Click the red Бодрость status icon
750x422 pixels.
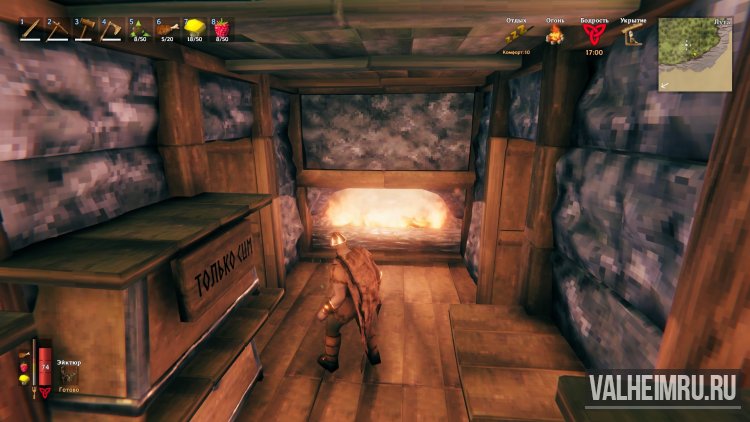point(593,34)
